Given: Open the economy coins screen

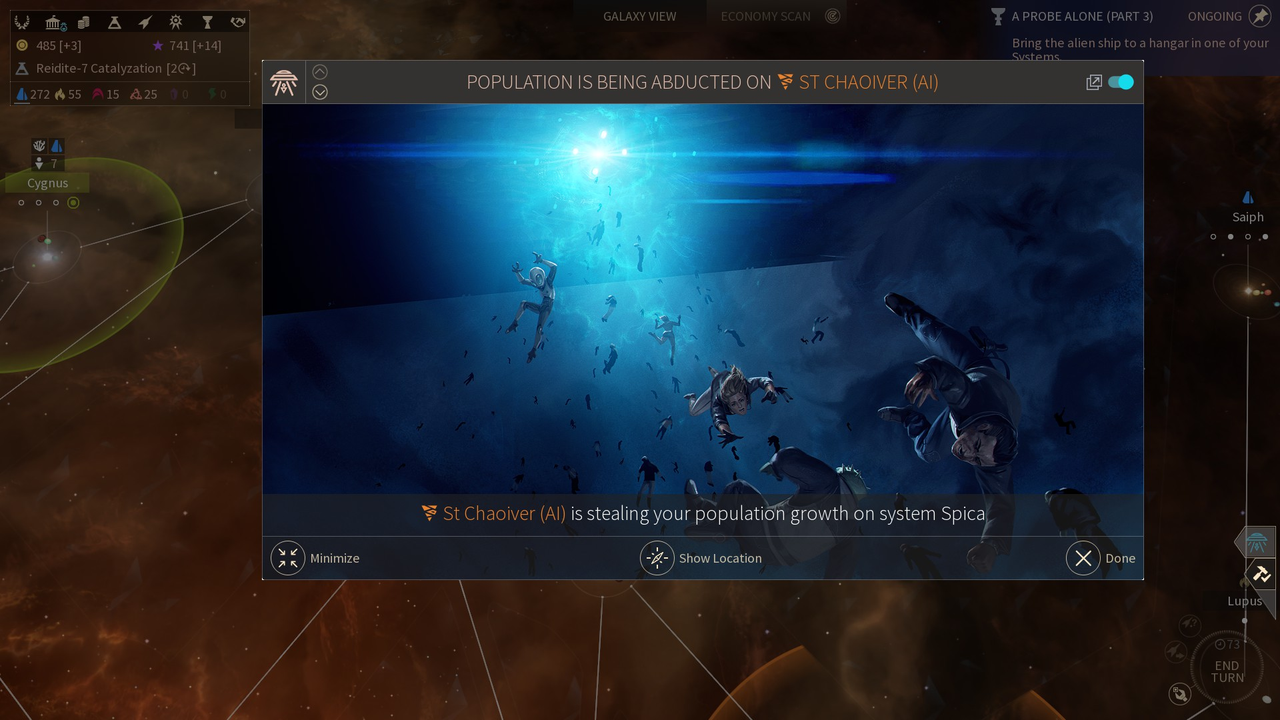Looking at the screenshot, I should pos(84,22).
